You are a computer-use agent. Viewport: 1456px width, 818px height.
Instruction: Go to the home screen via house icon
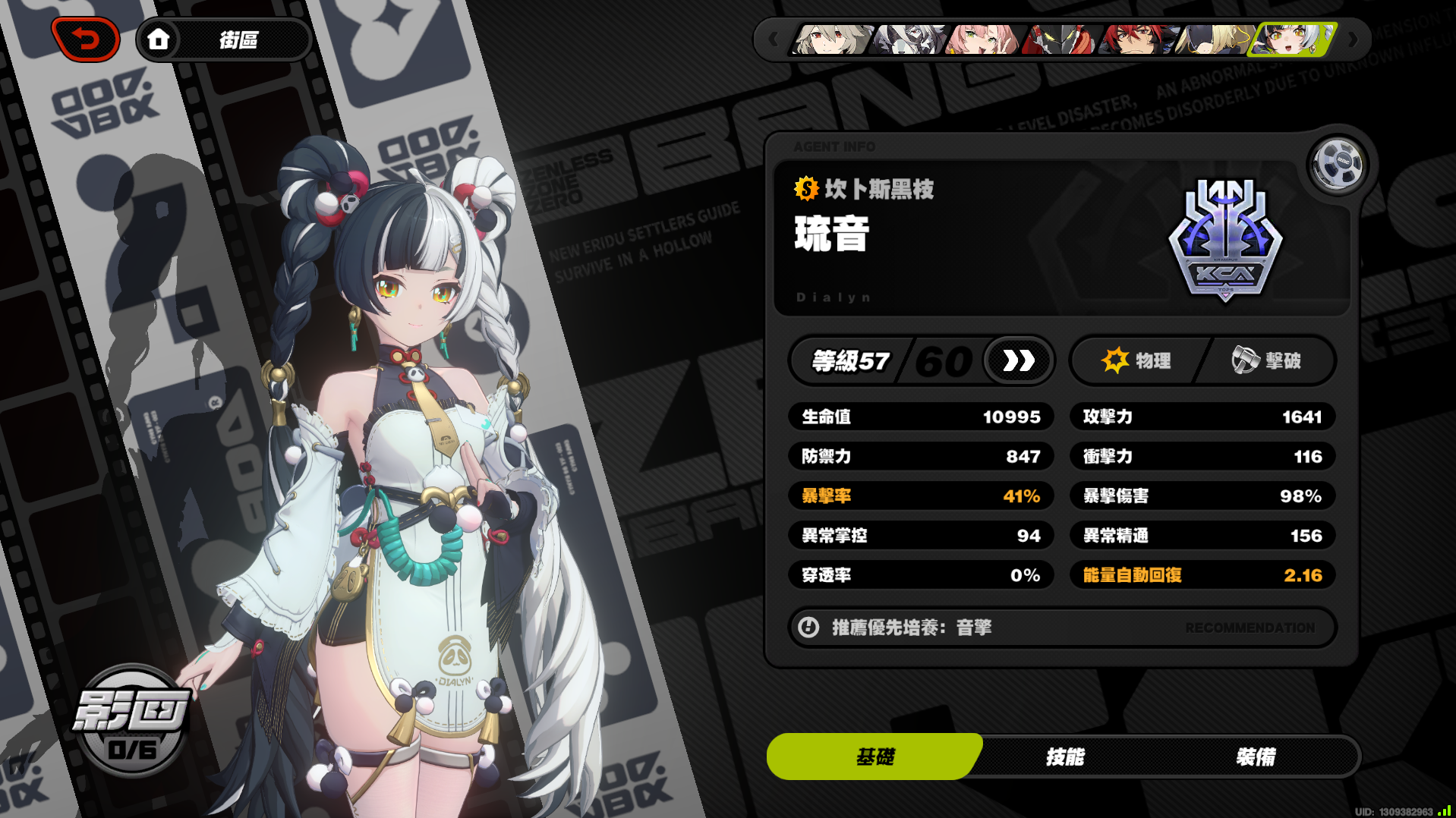click(159, 39)
